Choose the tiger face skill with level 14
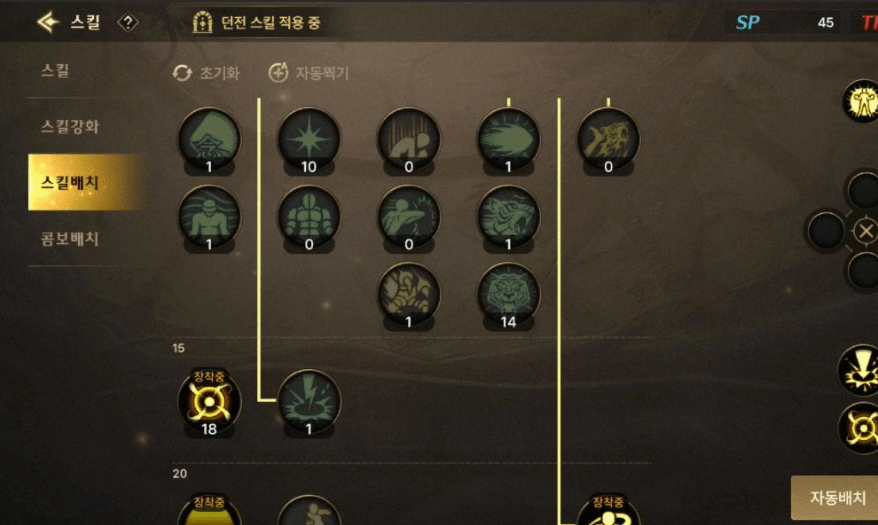878x525 pixels. [x=508, y=294]
